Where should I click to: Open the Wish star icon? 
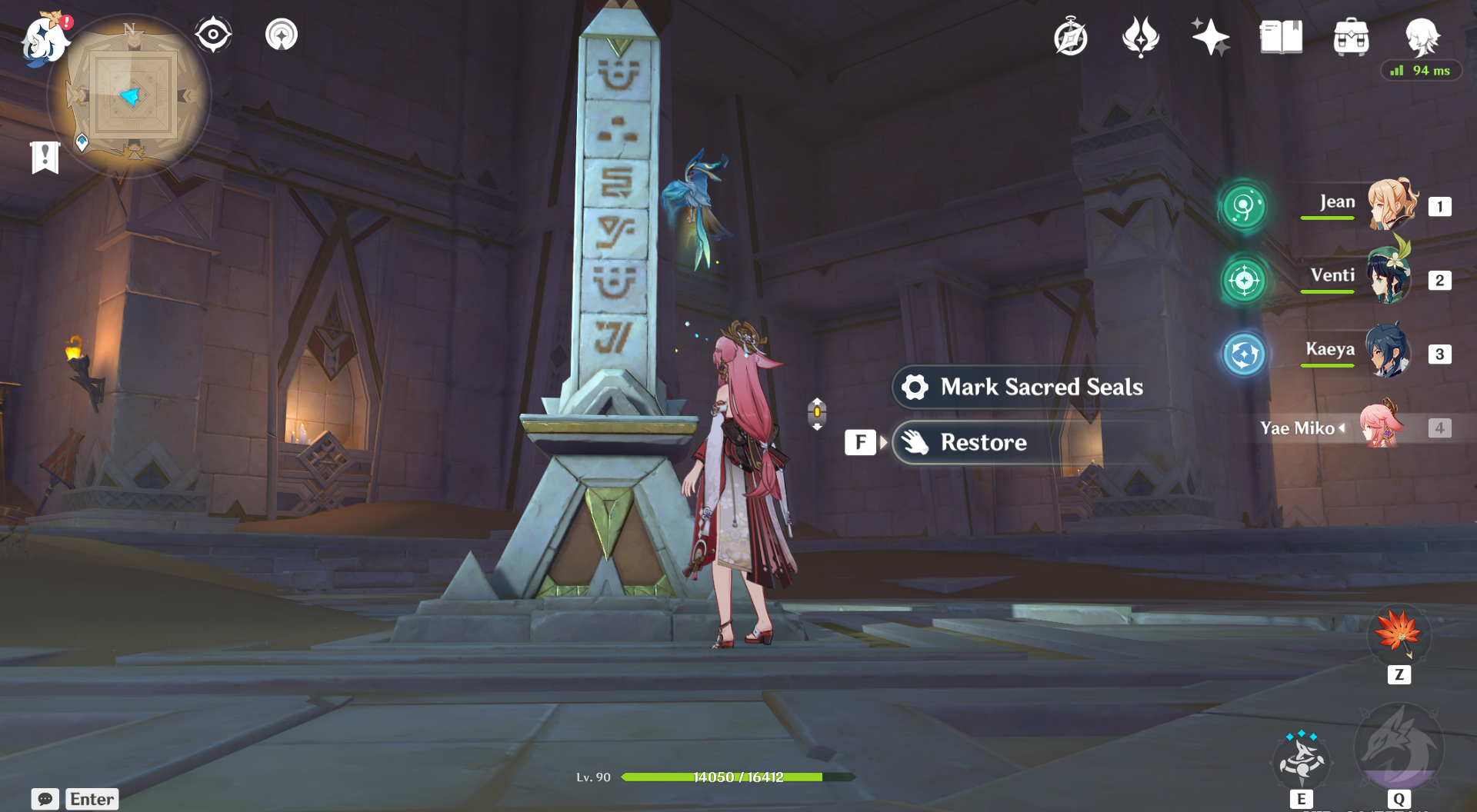1210,37
